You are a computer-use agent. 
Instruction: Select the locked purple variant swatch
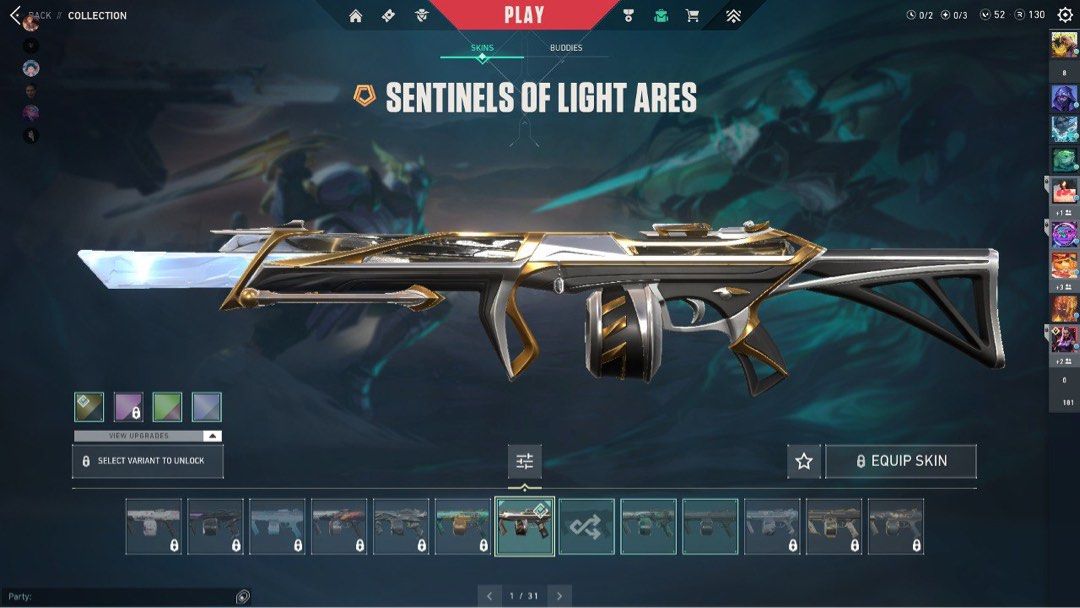(128, 407)
